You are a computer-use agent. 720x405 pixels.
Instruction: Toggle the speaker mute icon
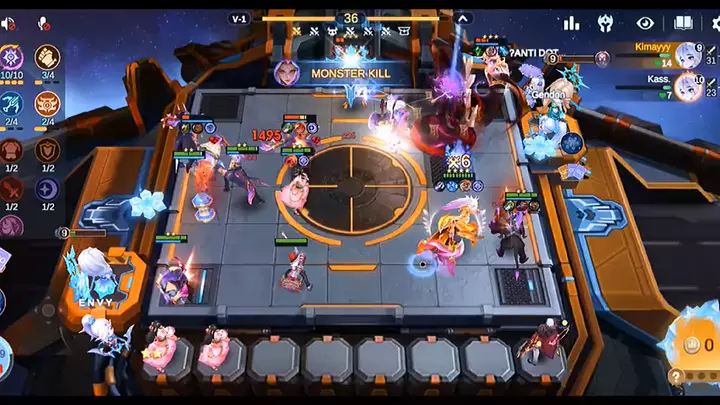[13, 22]
